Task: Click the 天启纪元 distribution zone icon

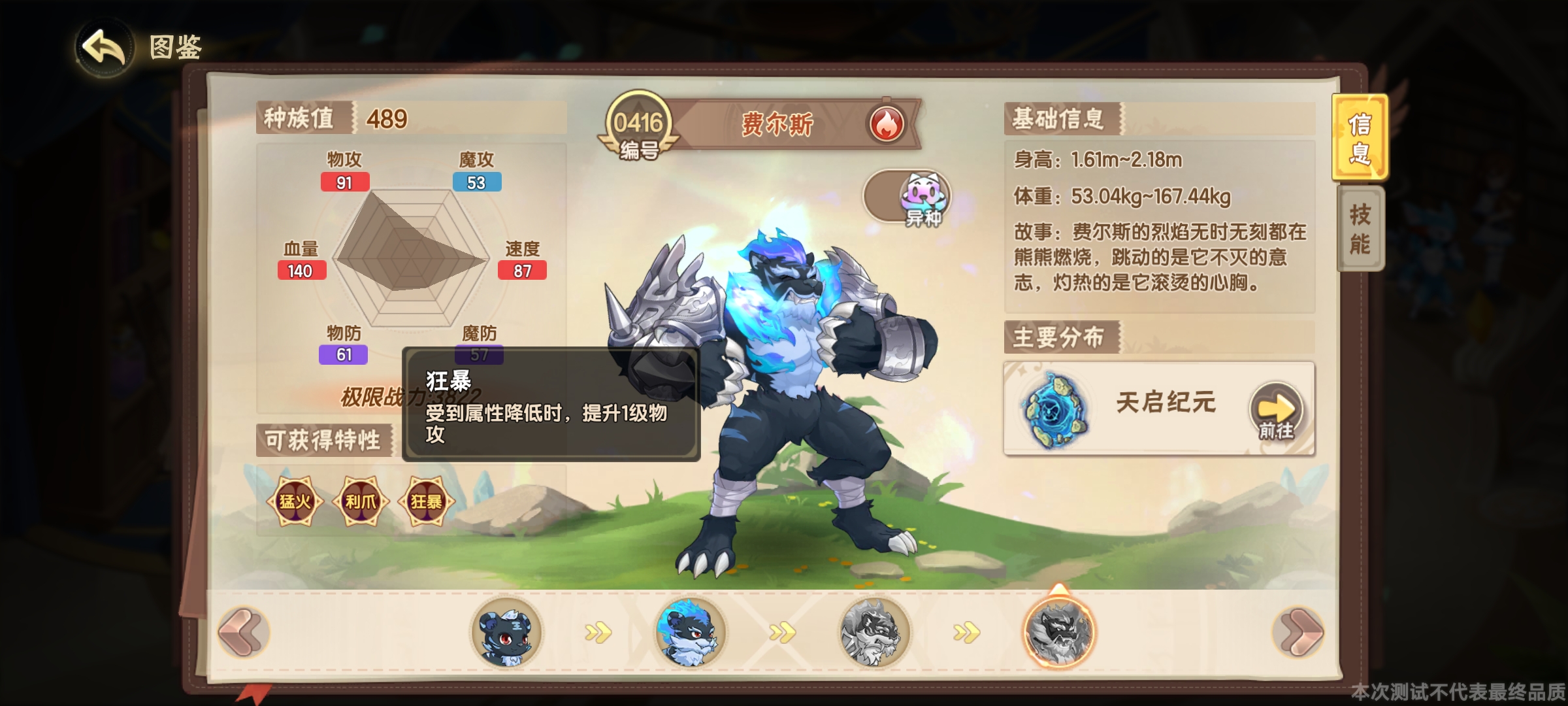Action: click(1056, 409)
